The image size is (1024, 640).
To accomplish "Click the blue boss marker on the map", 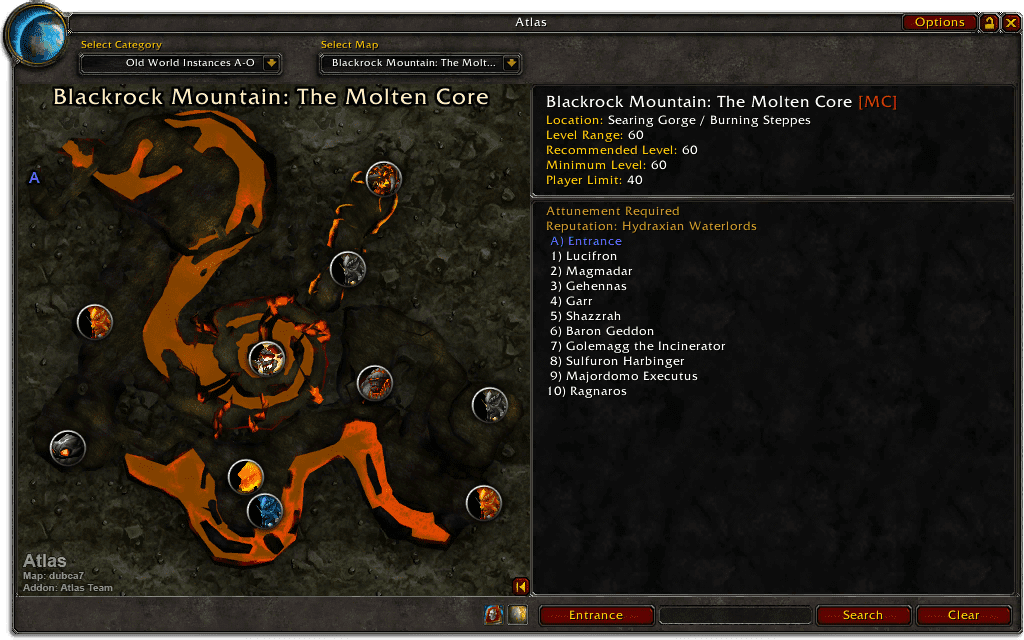I will (265, 511).
